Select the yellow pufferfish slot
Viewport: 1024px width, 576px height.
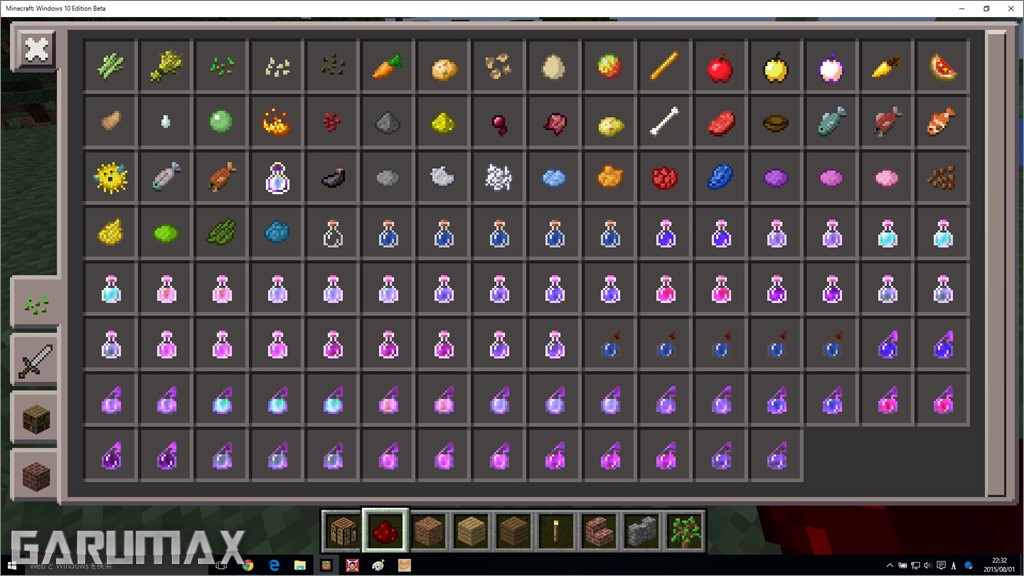(x=110, y=178)
